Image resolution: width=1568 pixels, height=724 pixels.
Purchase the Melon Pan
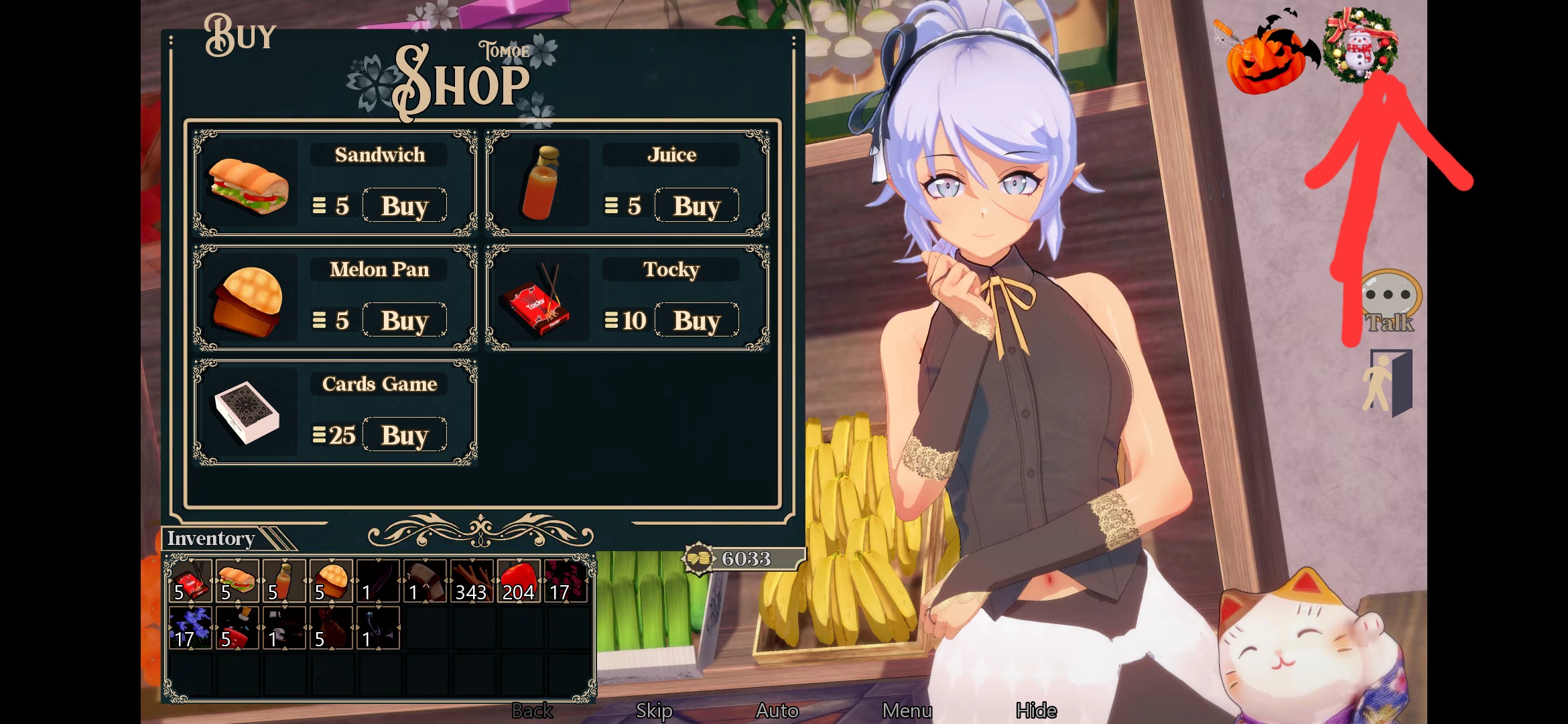click(404, 320)
